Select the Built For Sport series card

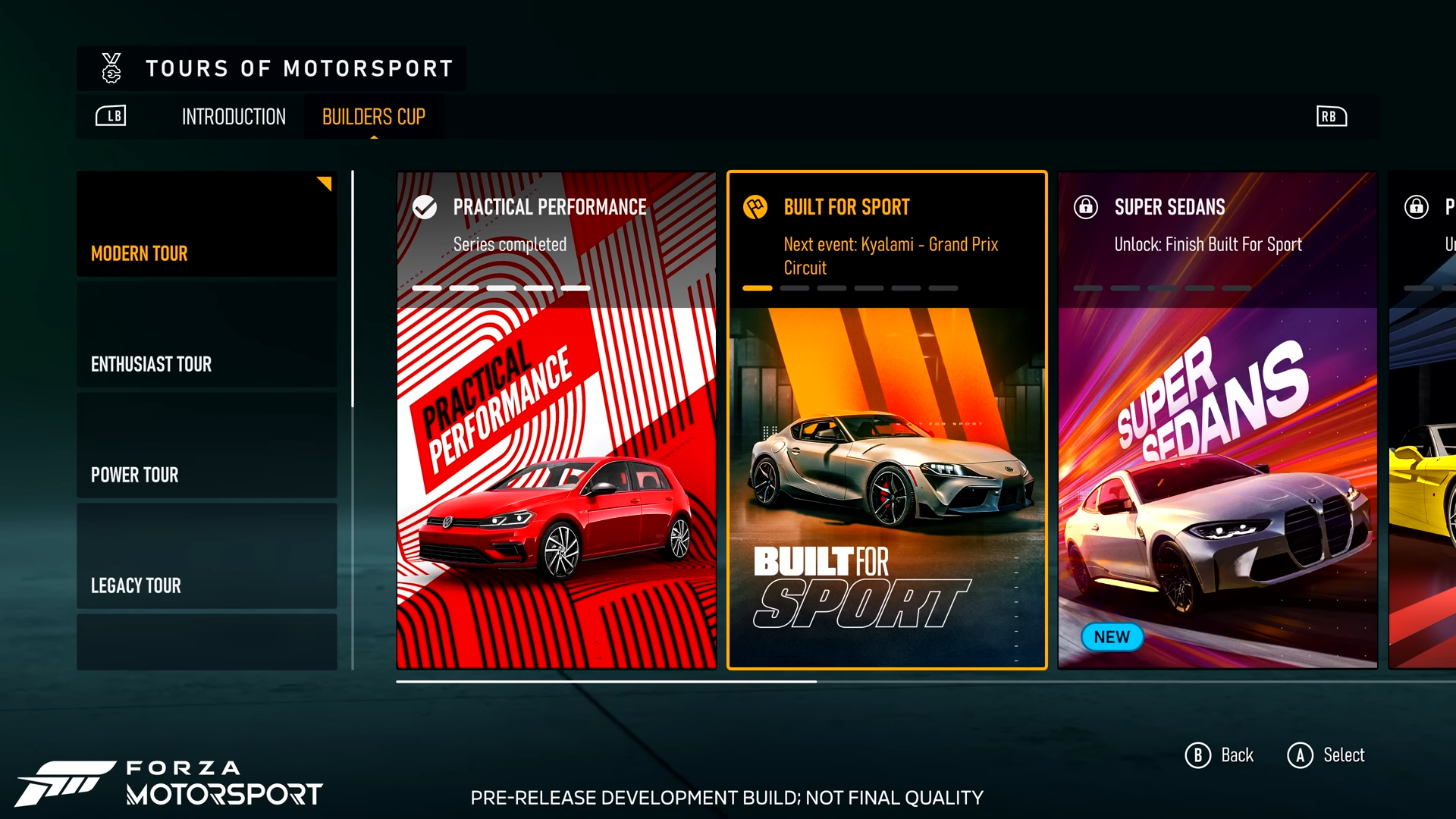(886, 421)
